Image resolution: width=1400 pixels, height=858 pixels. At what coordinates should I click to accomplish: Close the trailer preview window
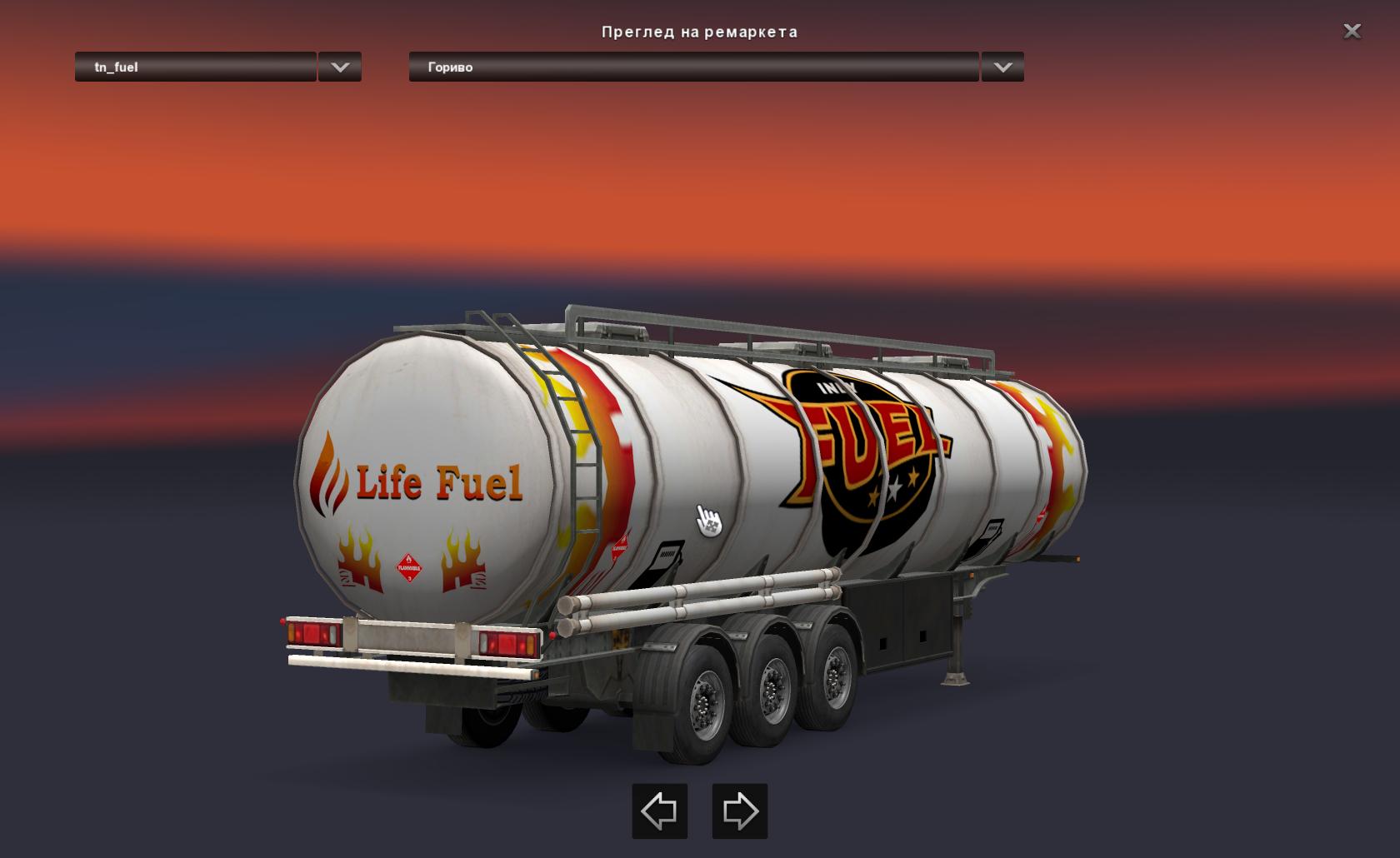(x=1352, y=32)
